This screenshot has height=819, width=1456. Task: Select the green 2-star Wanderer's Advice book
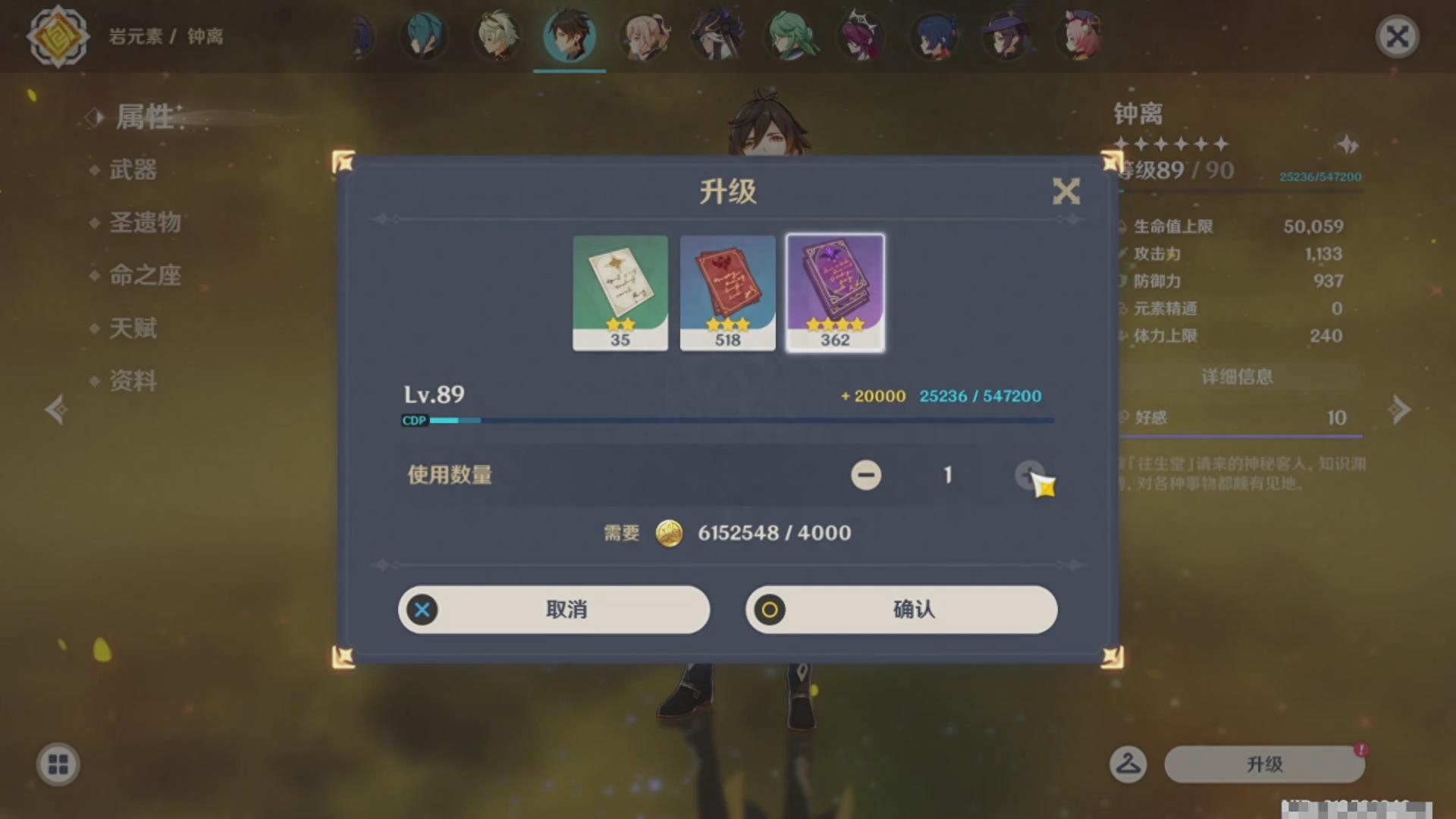[620, 292]
